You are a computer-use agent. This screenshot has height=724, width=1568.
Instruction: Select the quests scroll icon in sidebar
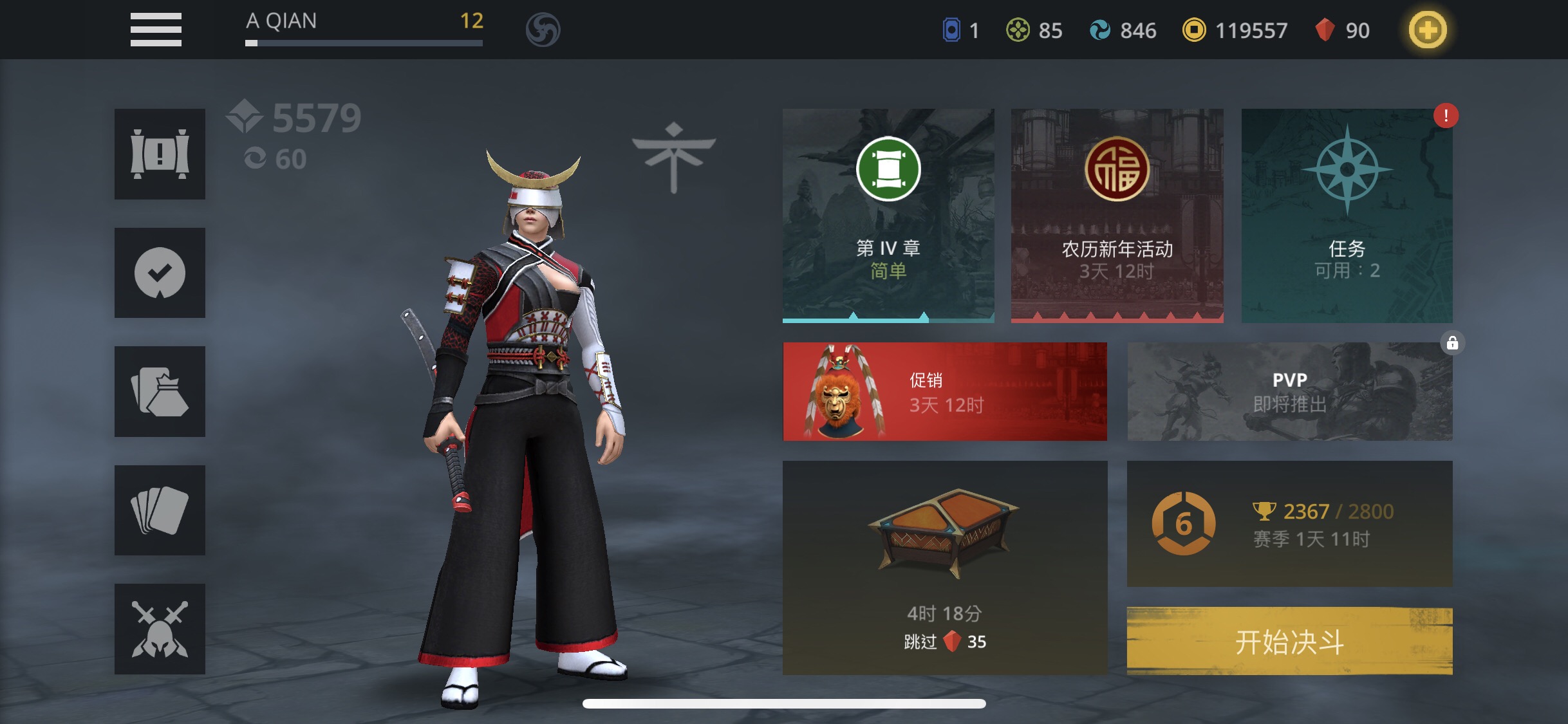pyautogui.click(x=159, y=154)
